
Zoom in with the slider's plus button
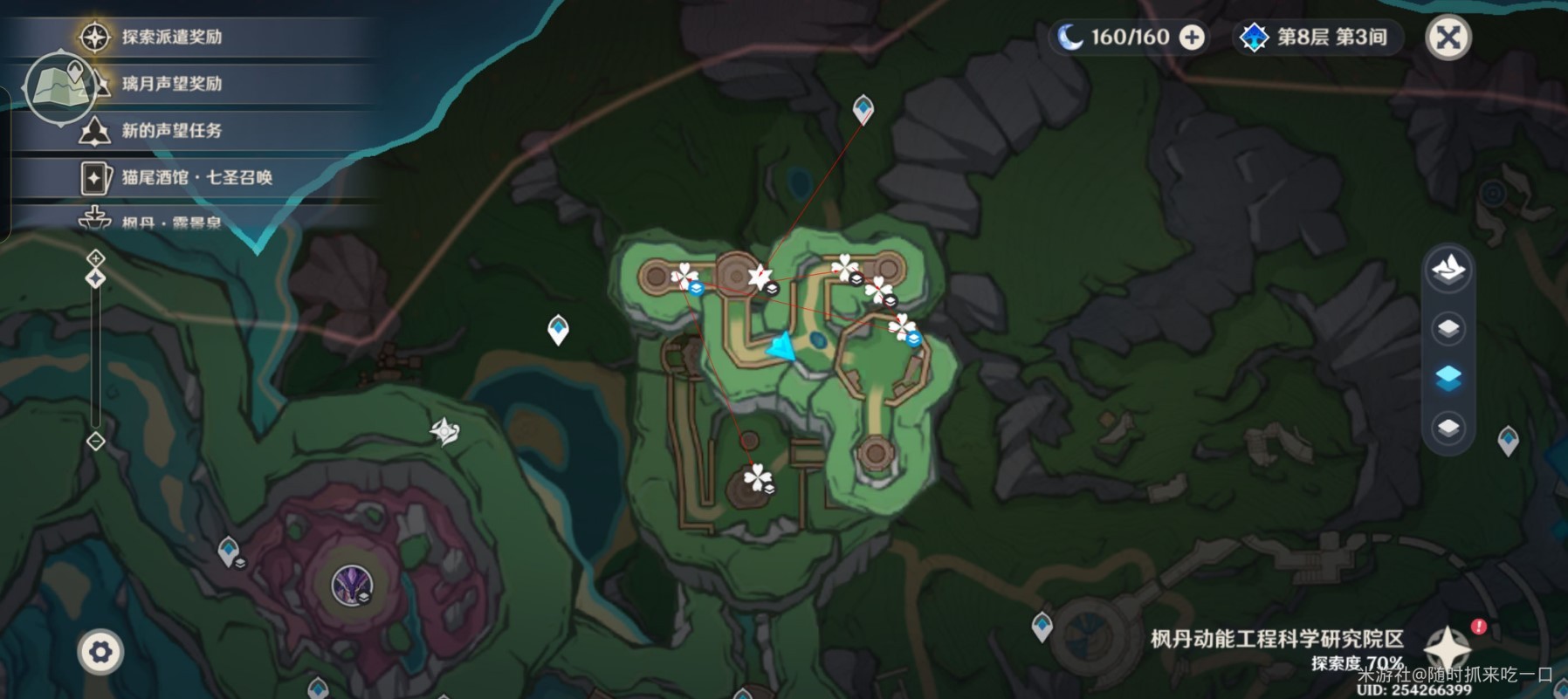point(96,258)
